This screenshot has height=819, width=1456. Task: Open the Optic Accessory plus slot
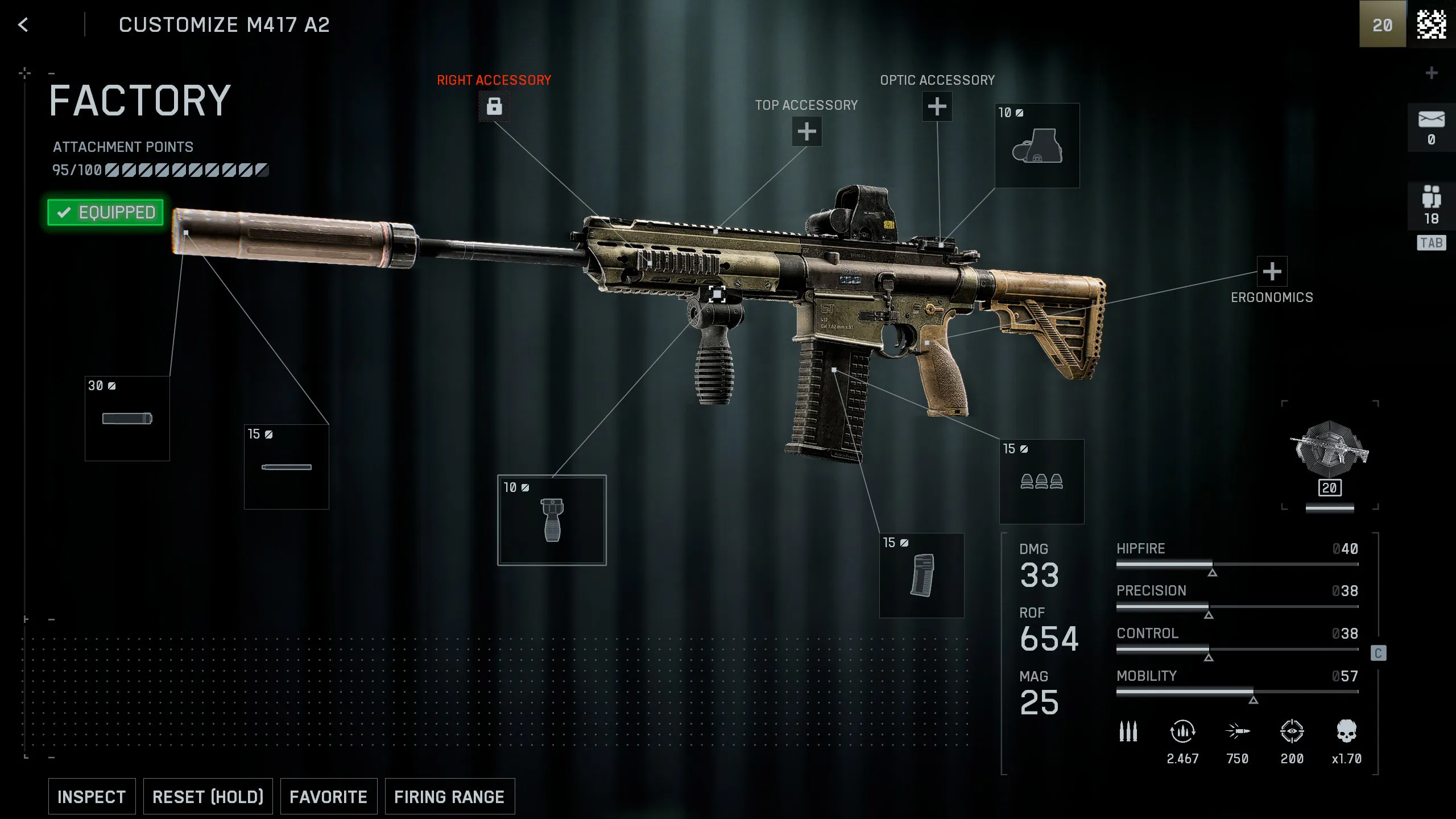[x=937, y=106]
